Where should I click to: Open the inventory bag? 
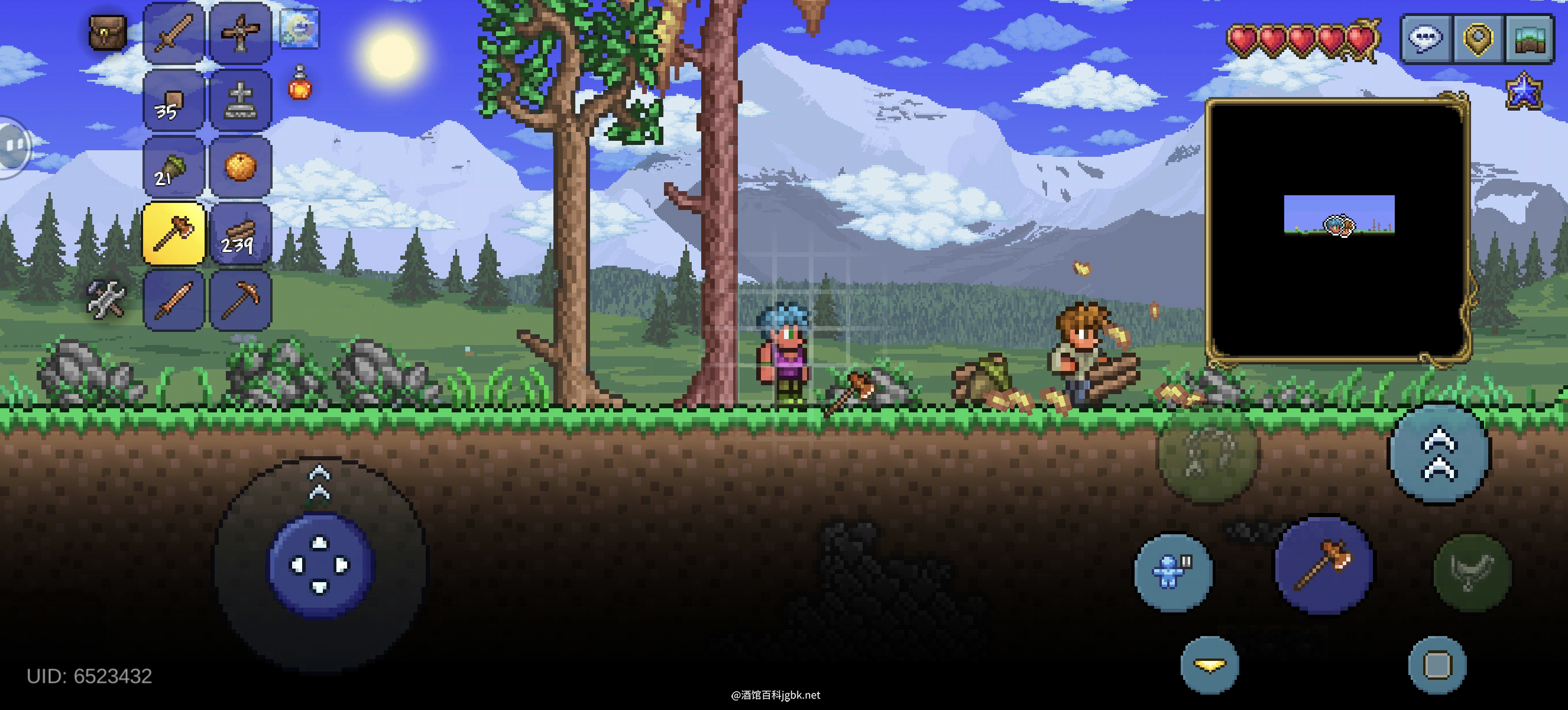tap(107, 32)
